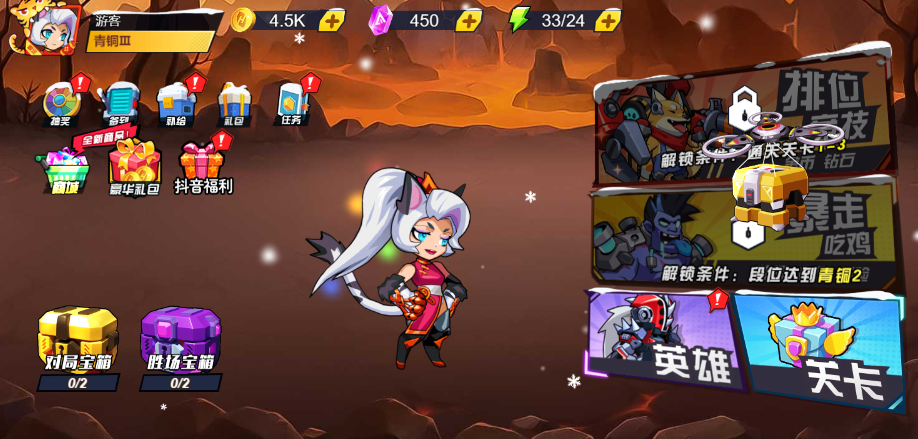Enter the 关卡 stages mode

820,350
